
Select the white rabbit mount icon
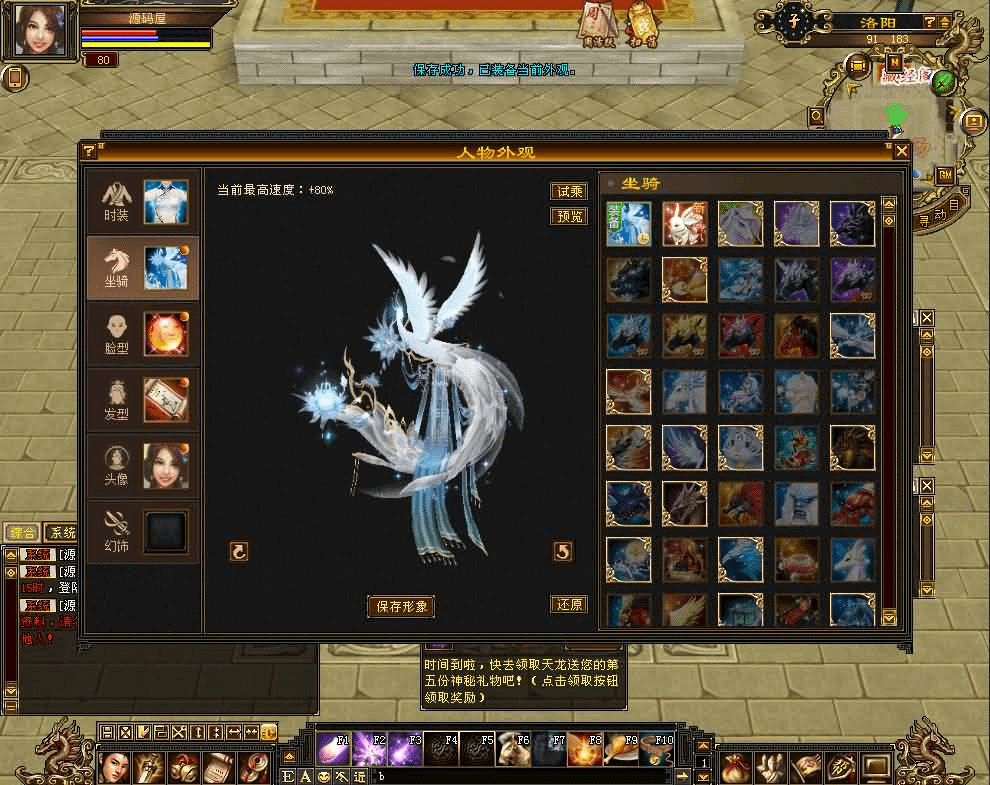684,224
